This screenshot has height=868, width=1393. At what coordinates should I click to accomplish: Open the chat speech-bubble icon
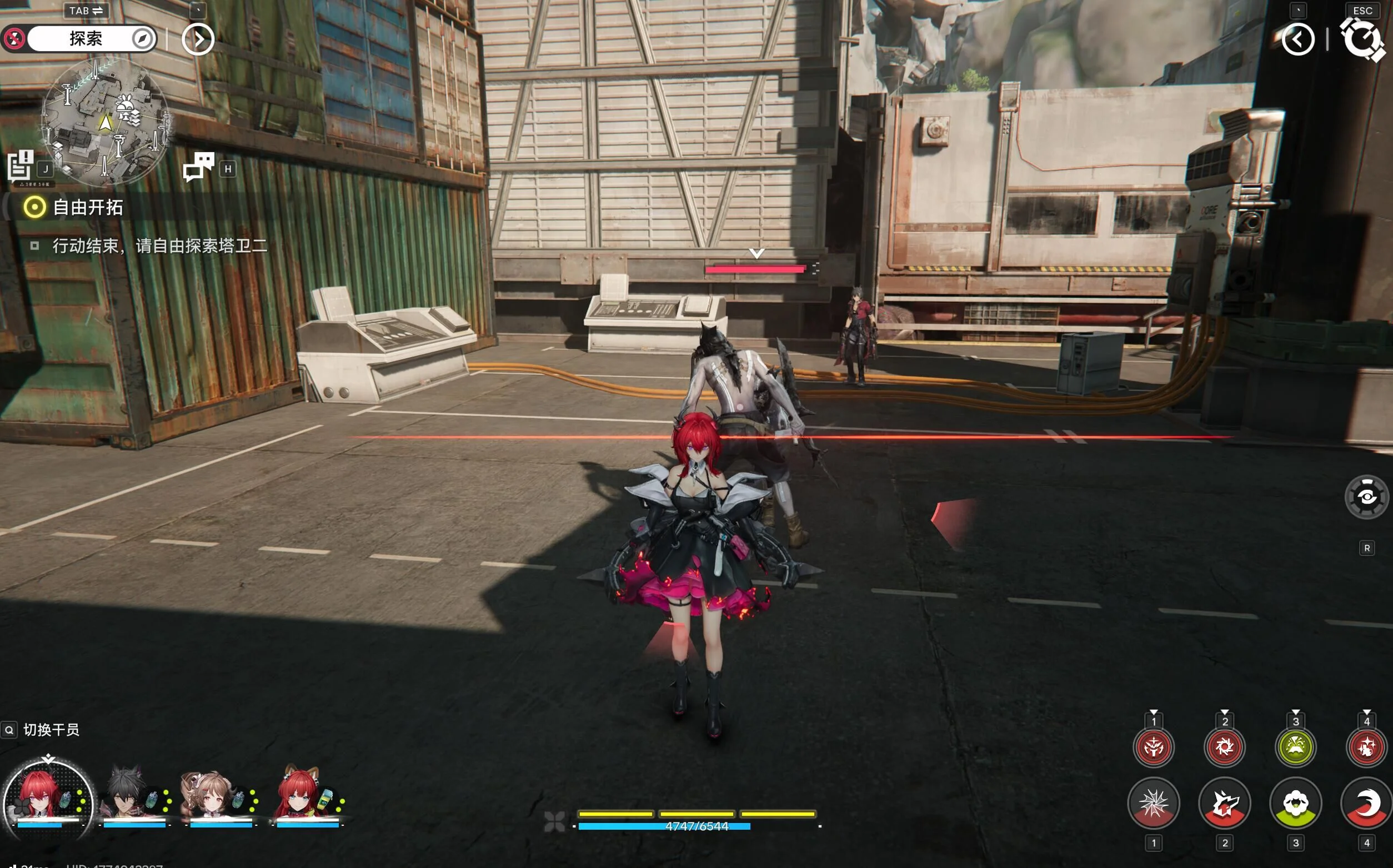coord(198,167)
